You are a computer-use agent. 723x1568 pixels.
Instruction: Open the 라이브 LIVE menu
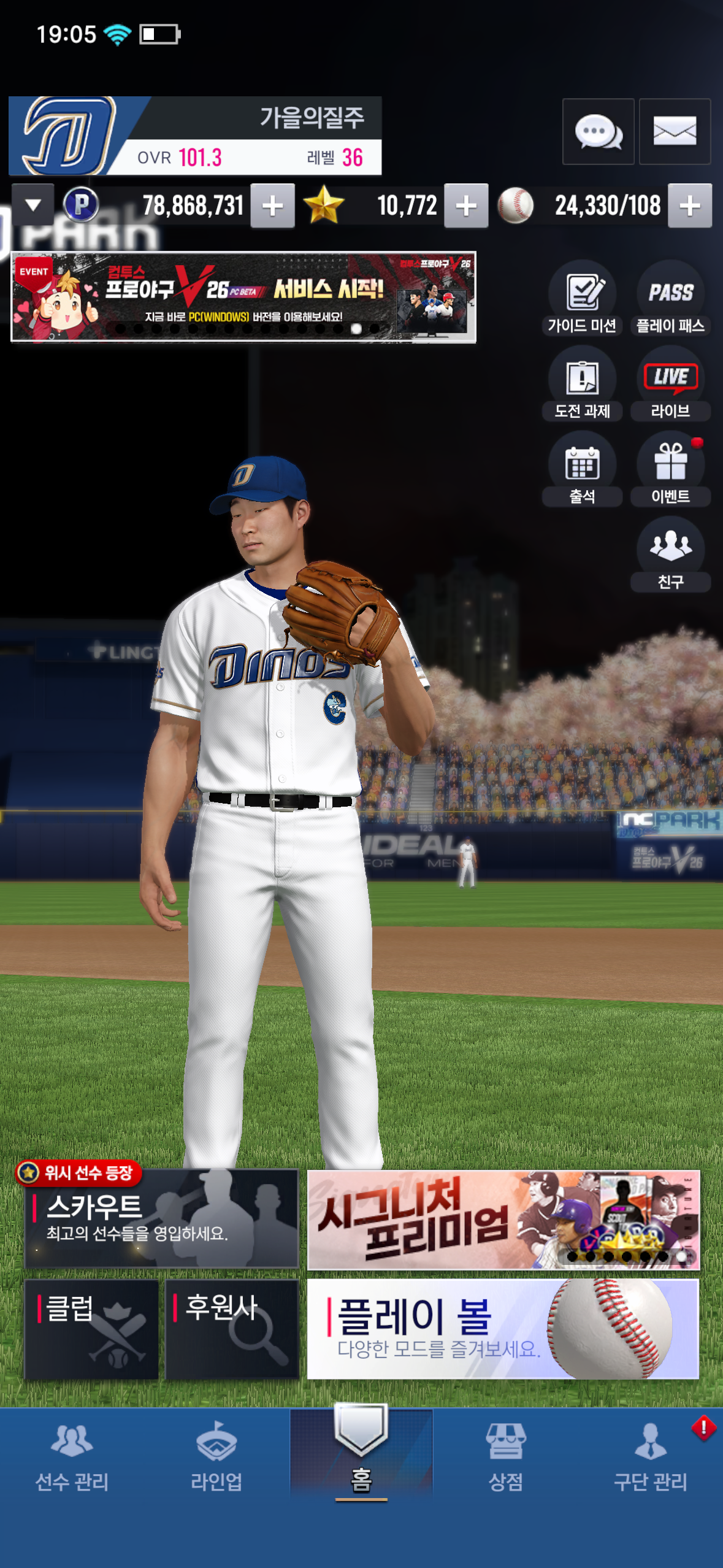tap(670, 384)
